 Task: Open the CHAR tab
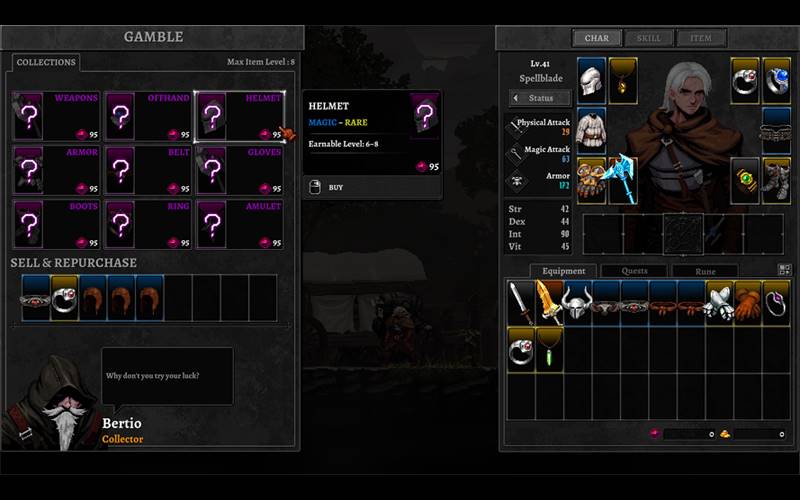pos(597,39)
